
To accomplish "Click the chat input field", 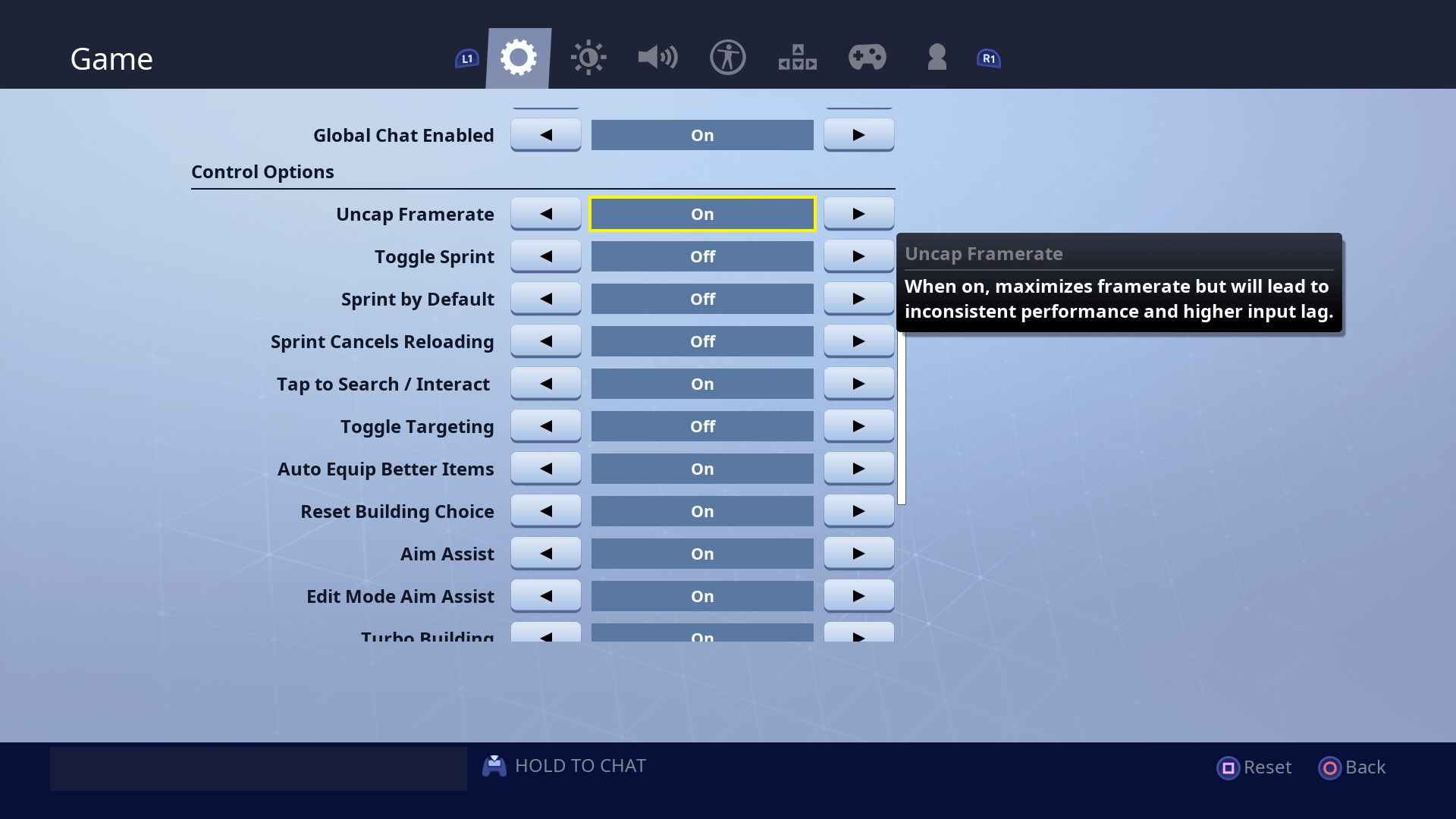I will tap(258, 767).
